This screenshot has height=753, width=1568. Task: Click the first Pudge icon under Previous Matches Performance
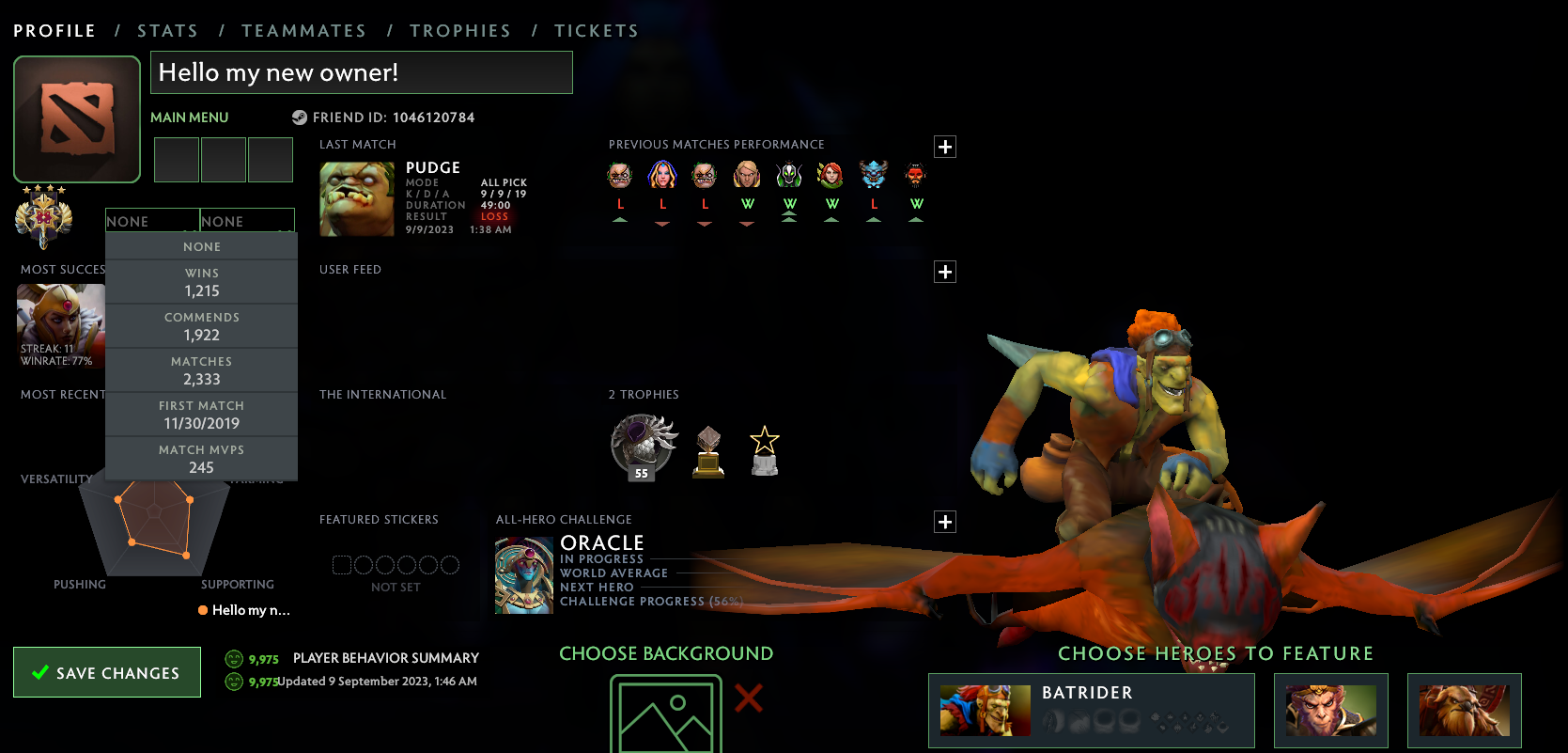620,175
